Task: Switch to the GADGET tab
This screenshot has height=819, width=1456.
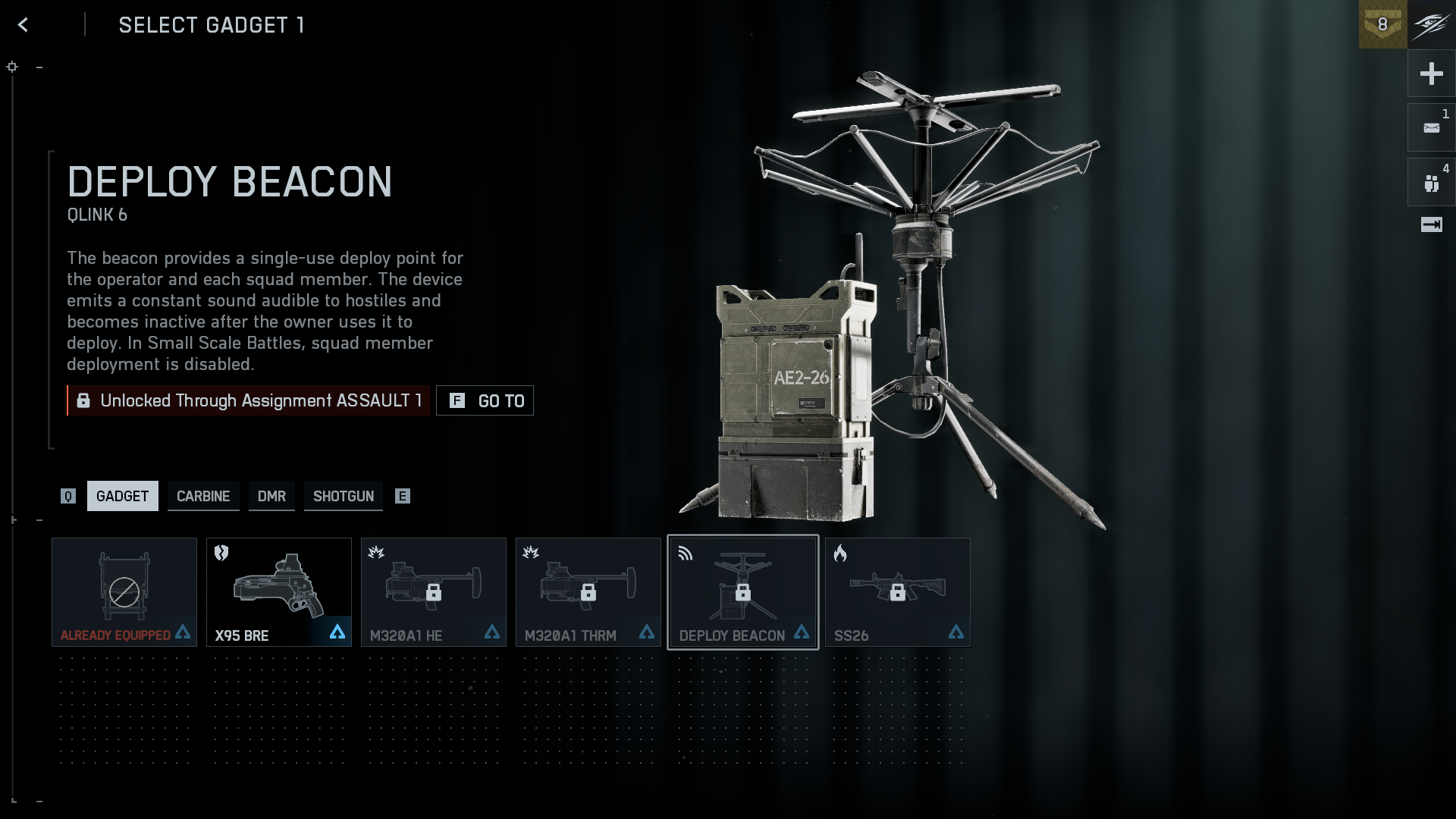Action: (x=122, y=496)
